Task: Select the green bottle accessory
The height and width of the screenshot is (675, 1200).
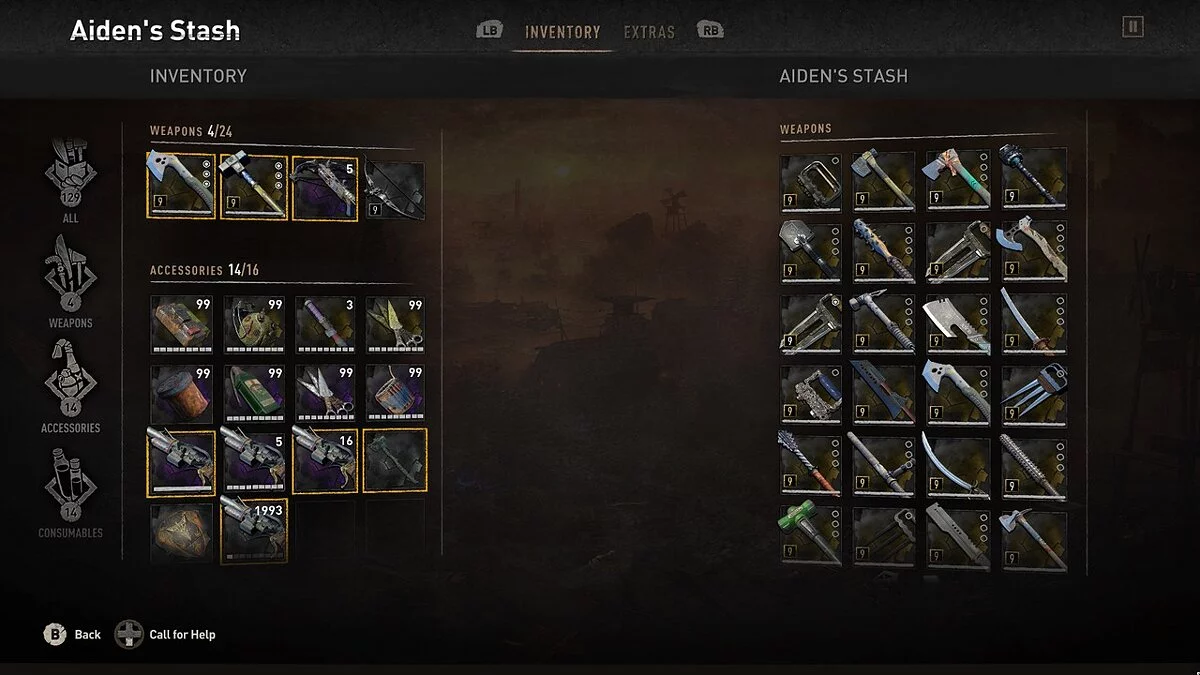Action: pos(253,393)
